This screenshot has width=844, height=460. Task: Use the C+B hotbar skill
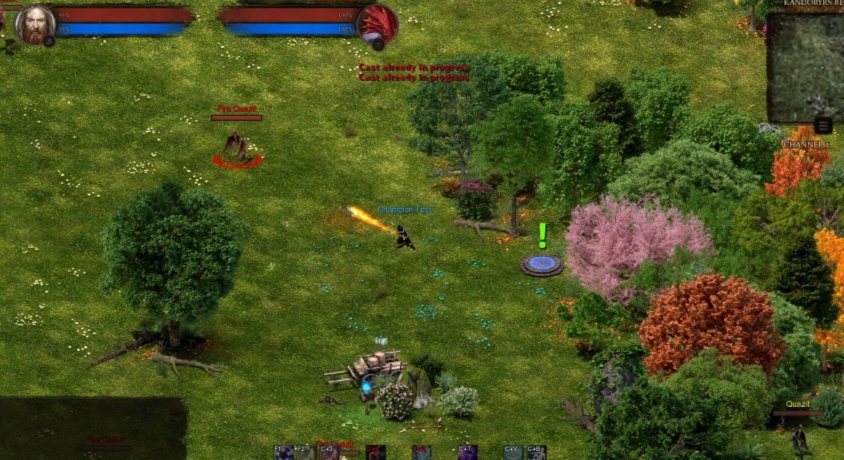click(x=536, y=452)
